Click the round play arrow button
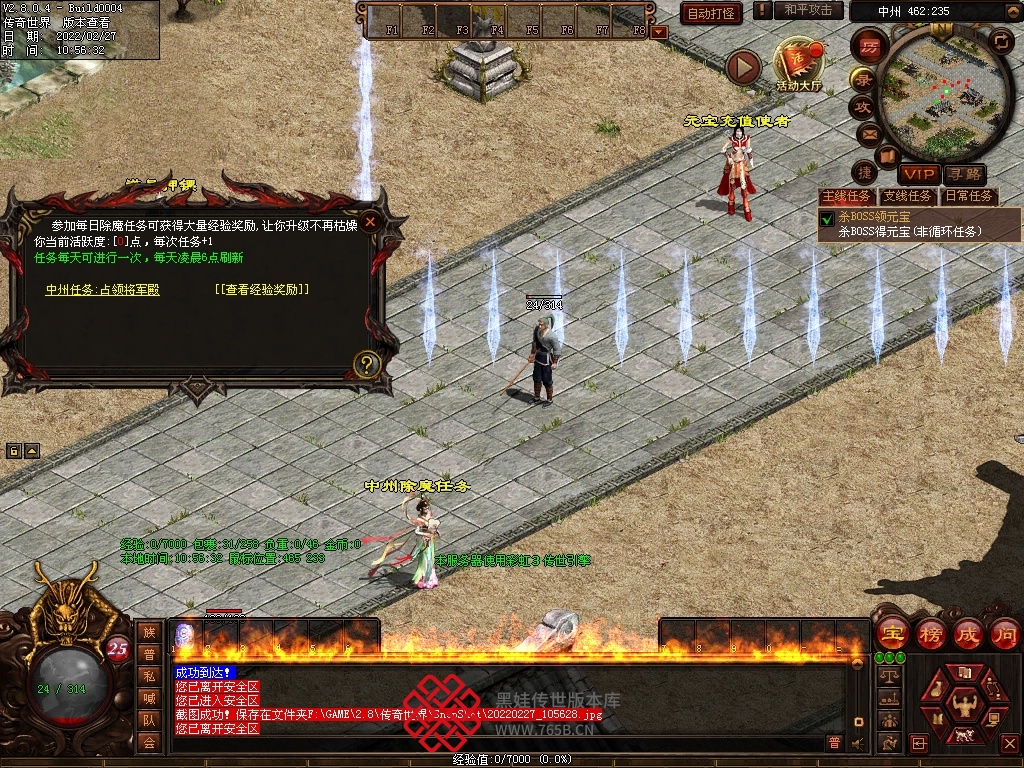 pyautogui.click(x=743, y=66)
